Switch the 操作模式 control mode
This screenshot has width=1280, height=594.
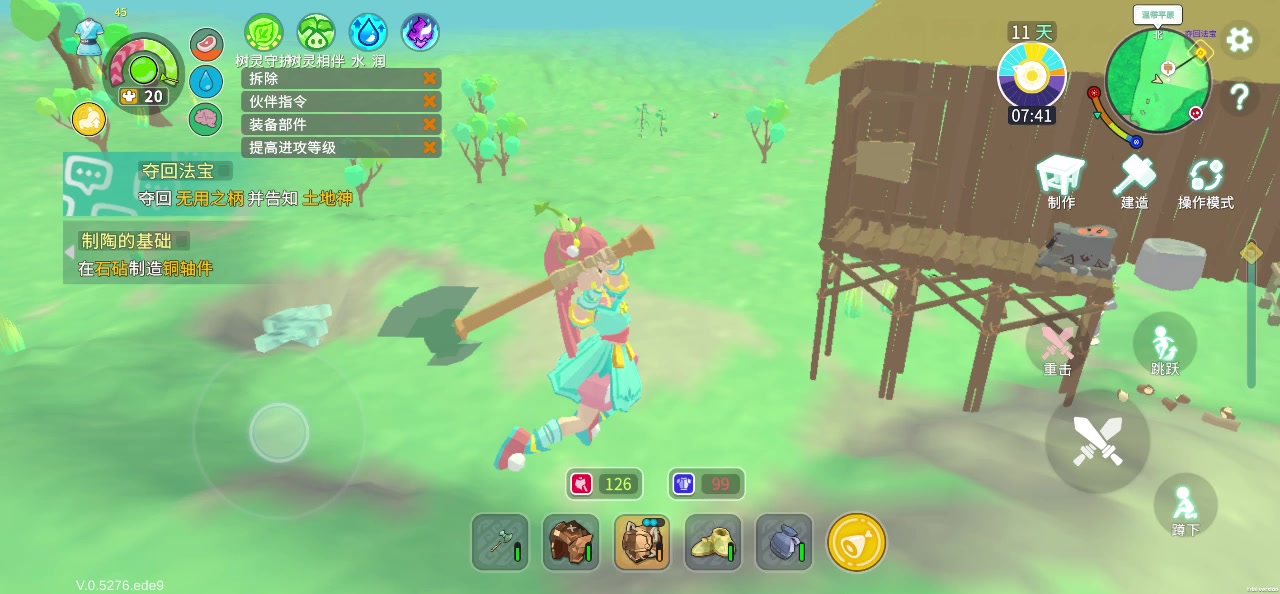[x=1205, y=183]
